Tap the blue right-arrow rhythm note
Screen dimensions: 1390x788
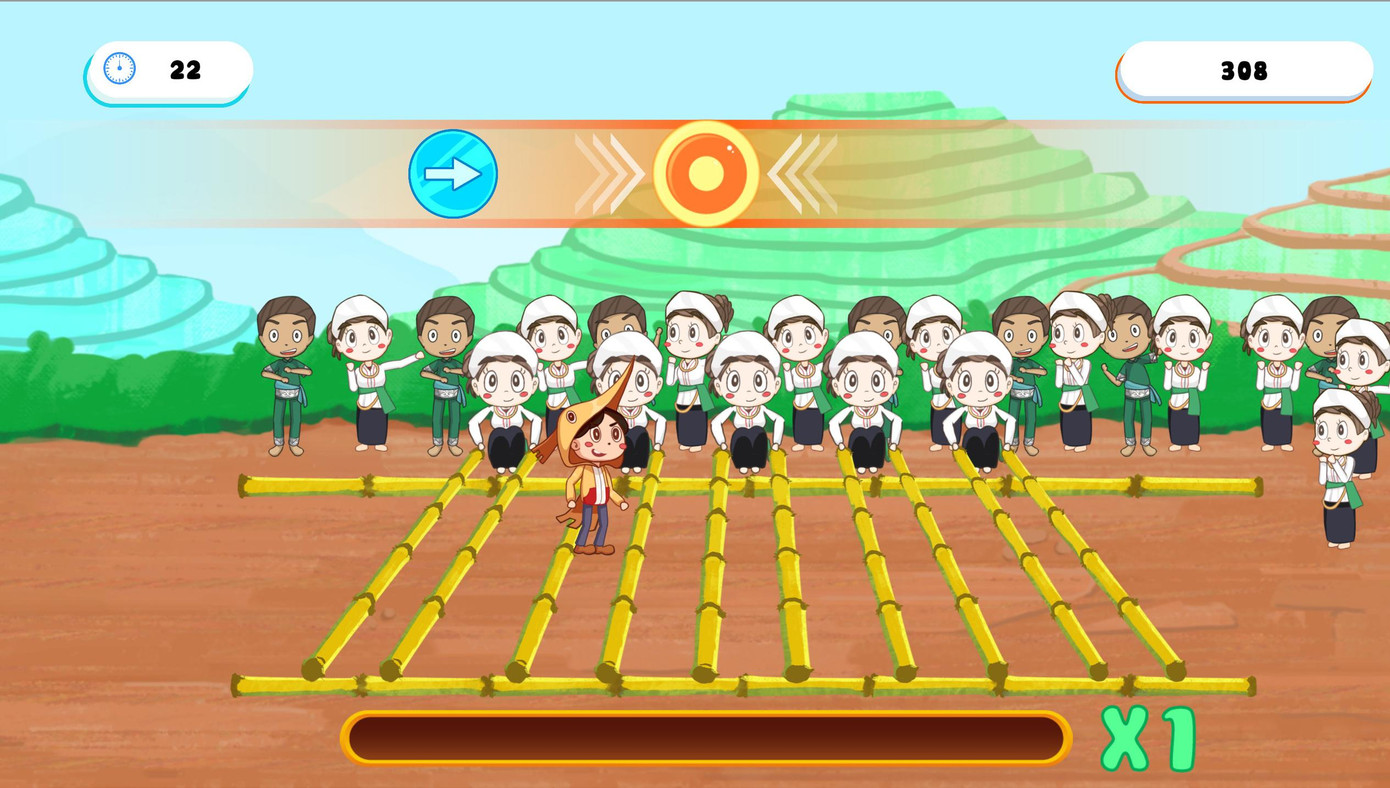[x=453, y=173]
